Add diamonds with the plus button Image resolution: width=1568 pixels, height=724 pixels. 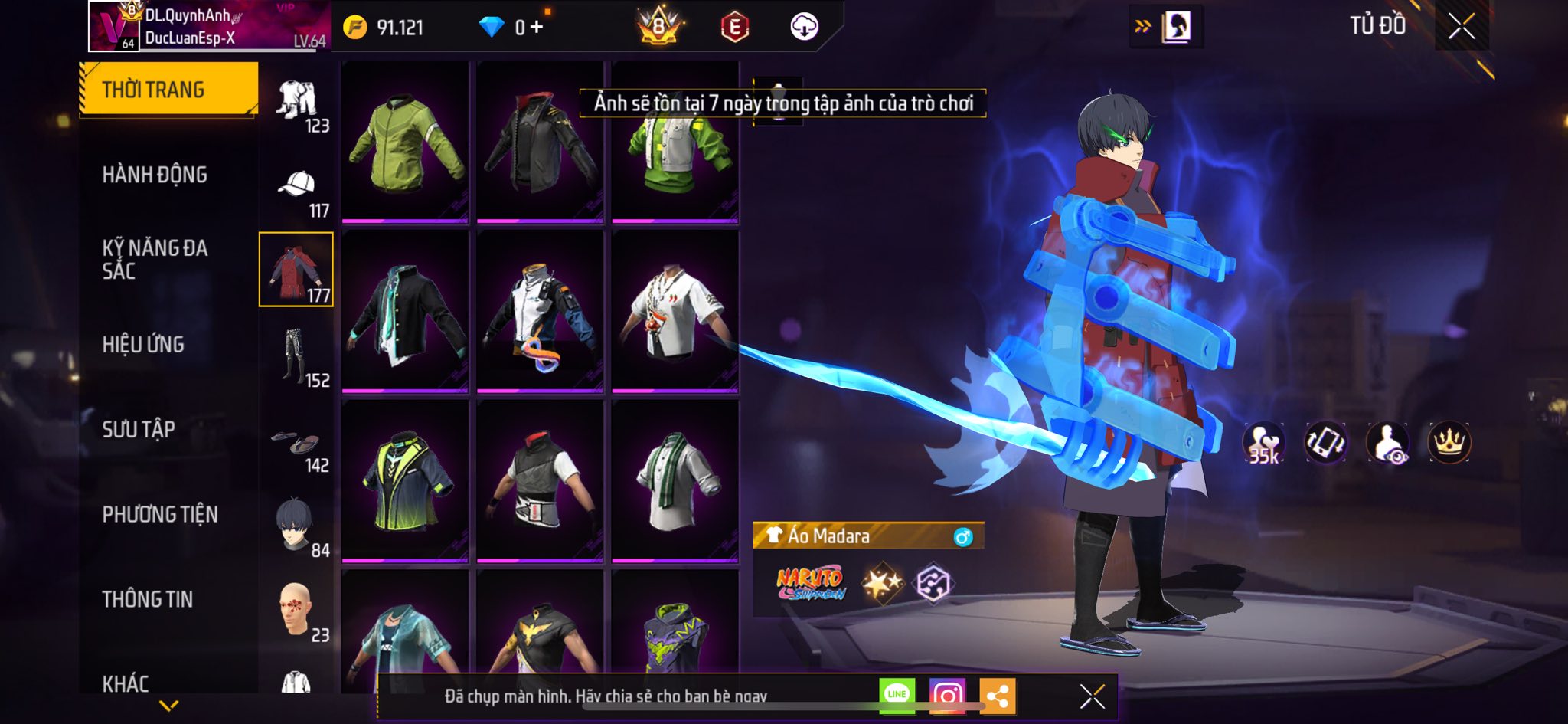537,28
